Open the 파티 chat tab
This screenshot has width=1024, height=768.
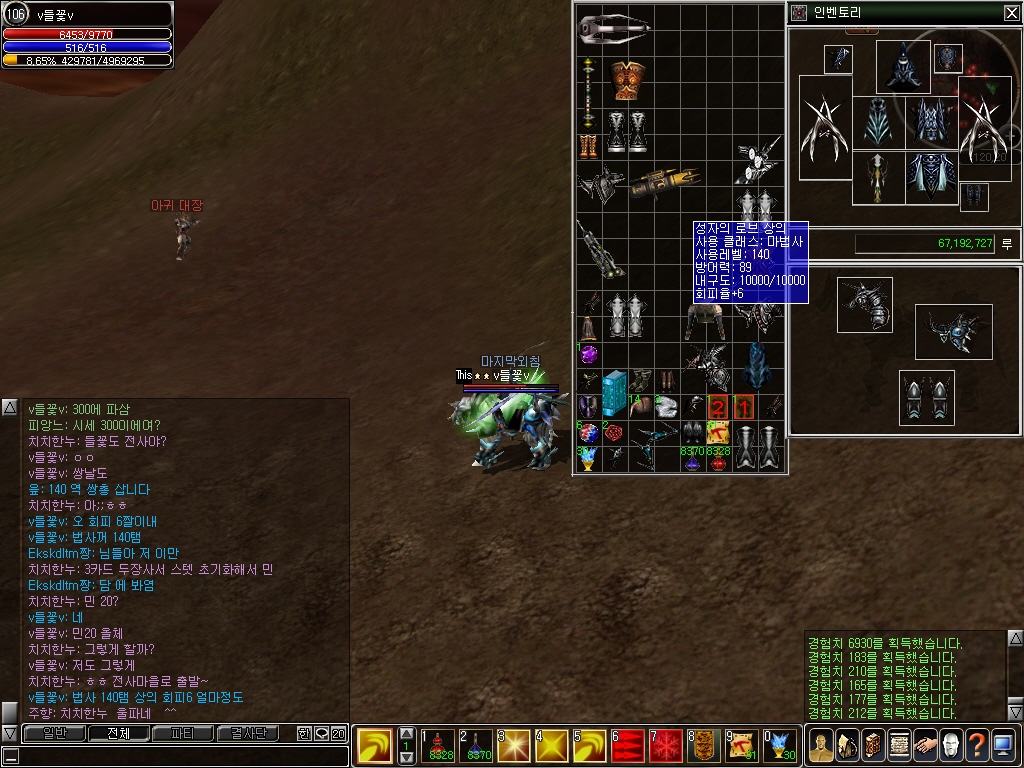(x=182, y=733)
